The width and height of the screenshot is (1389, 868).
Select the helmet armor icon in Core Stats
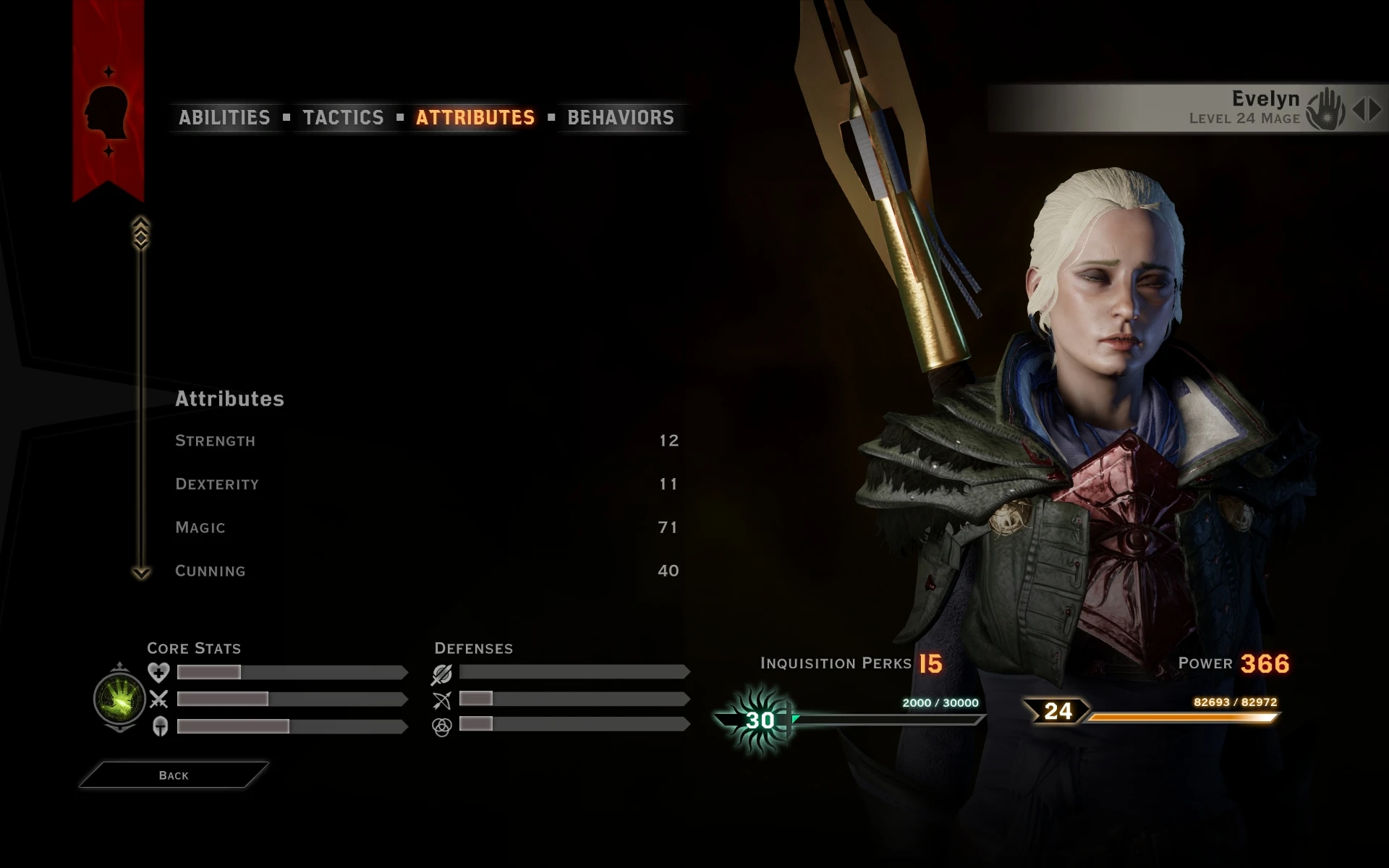point(159,726)
